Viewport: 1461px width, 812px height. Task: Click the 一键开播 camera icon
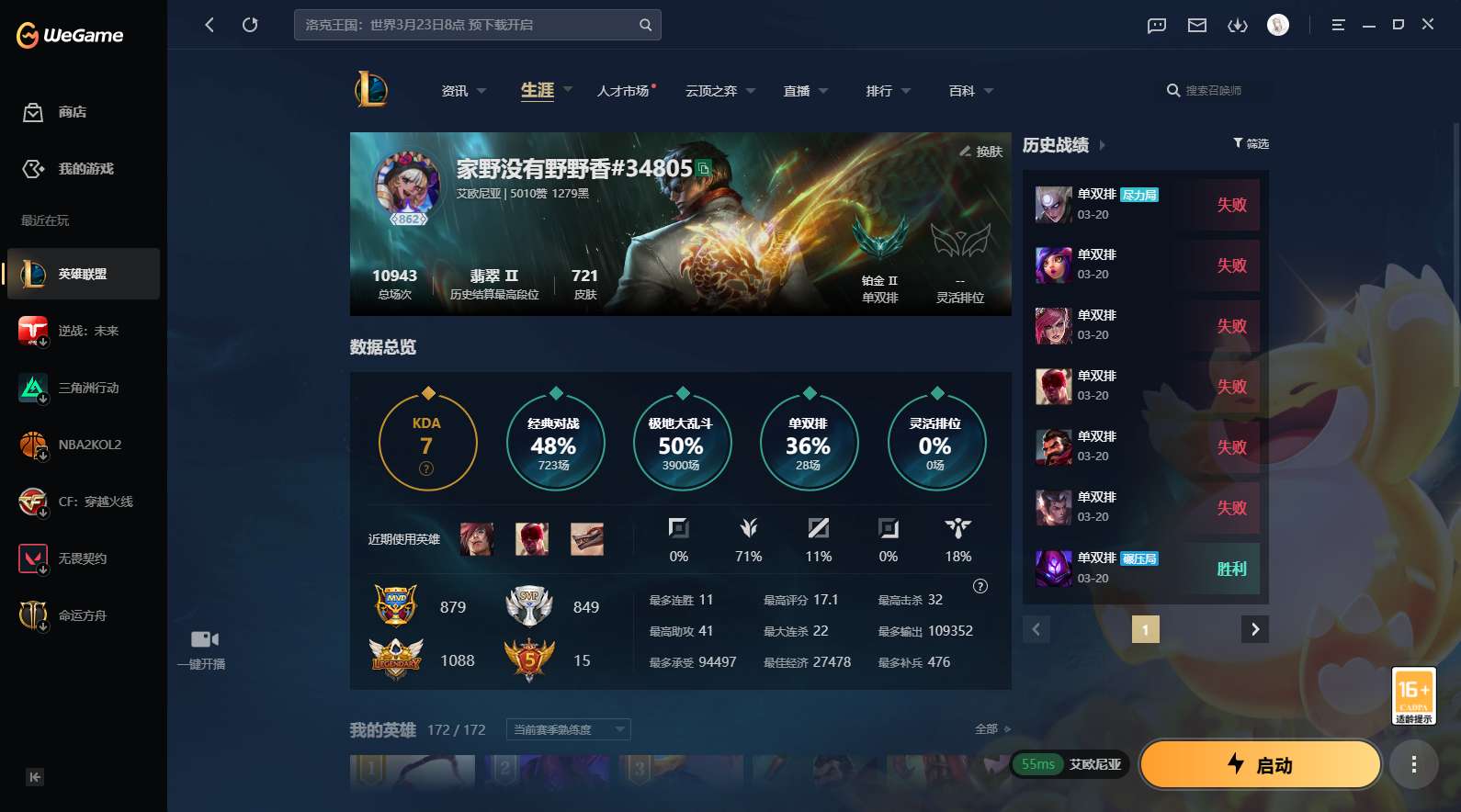(x=204, y=638)
